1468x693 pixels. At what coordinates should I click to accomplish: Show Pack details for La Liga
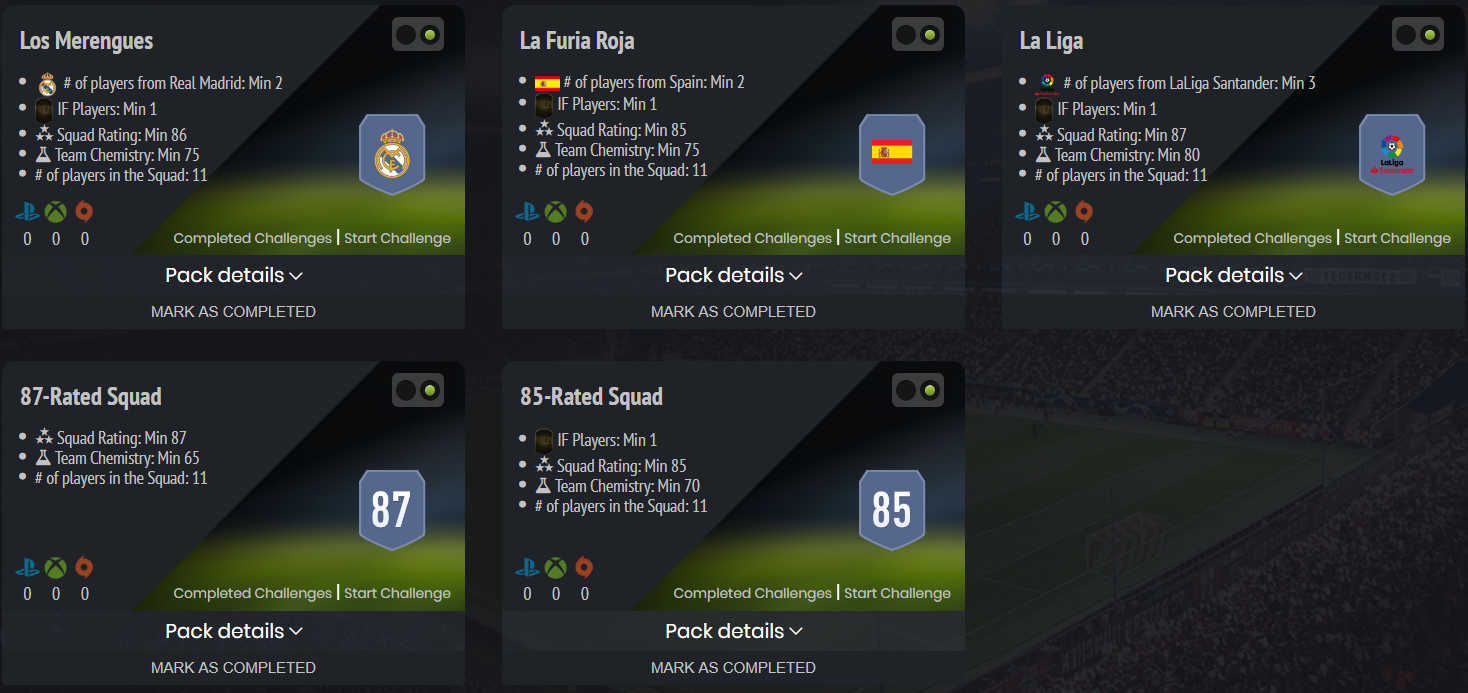coord(1233,275)
